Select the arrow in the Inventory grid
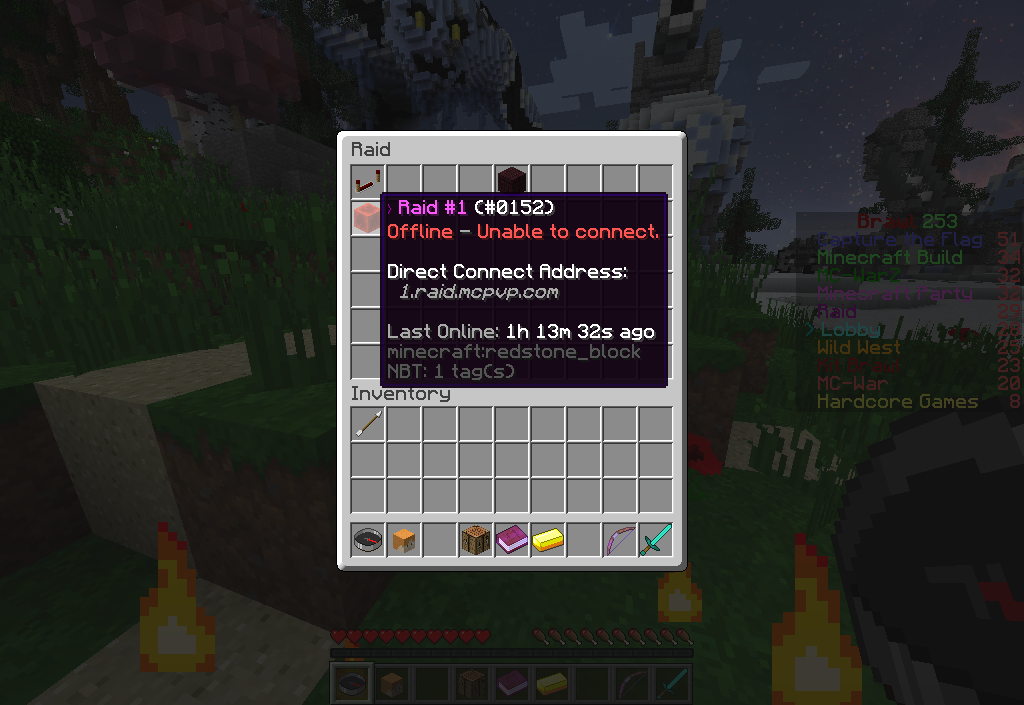Screen dimensions: 1024x705 tap(367, 424)
